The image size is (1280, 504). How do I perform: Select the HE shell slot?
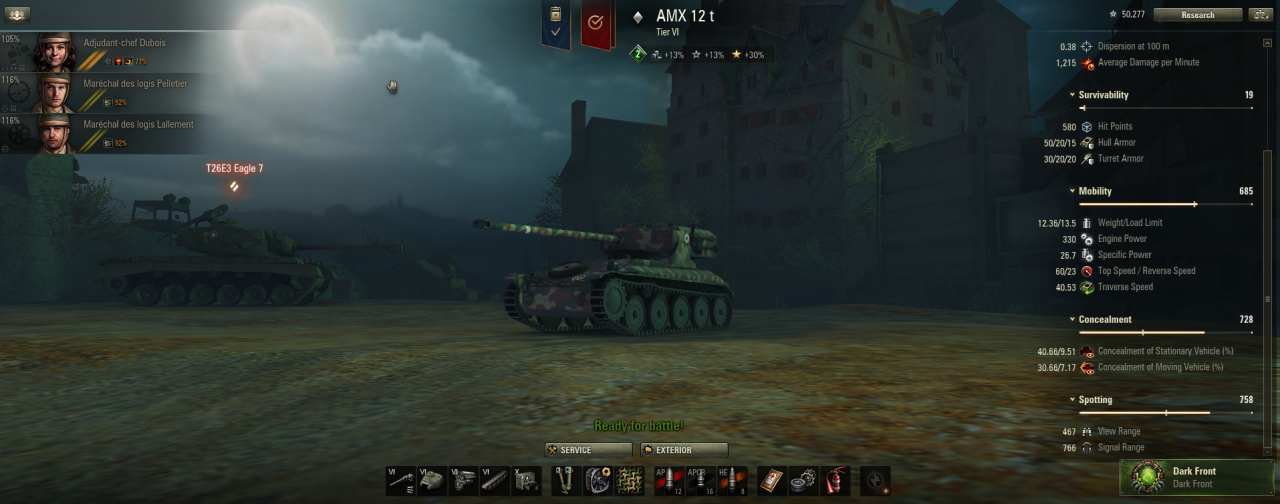732,481
